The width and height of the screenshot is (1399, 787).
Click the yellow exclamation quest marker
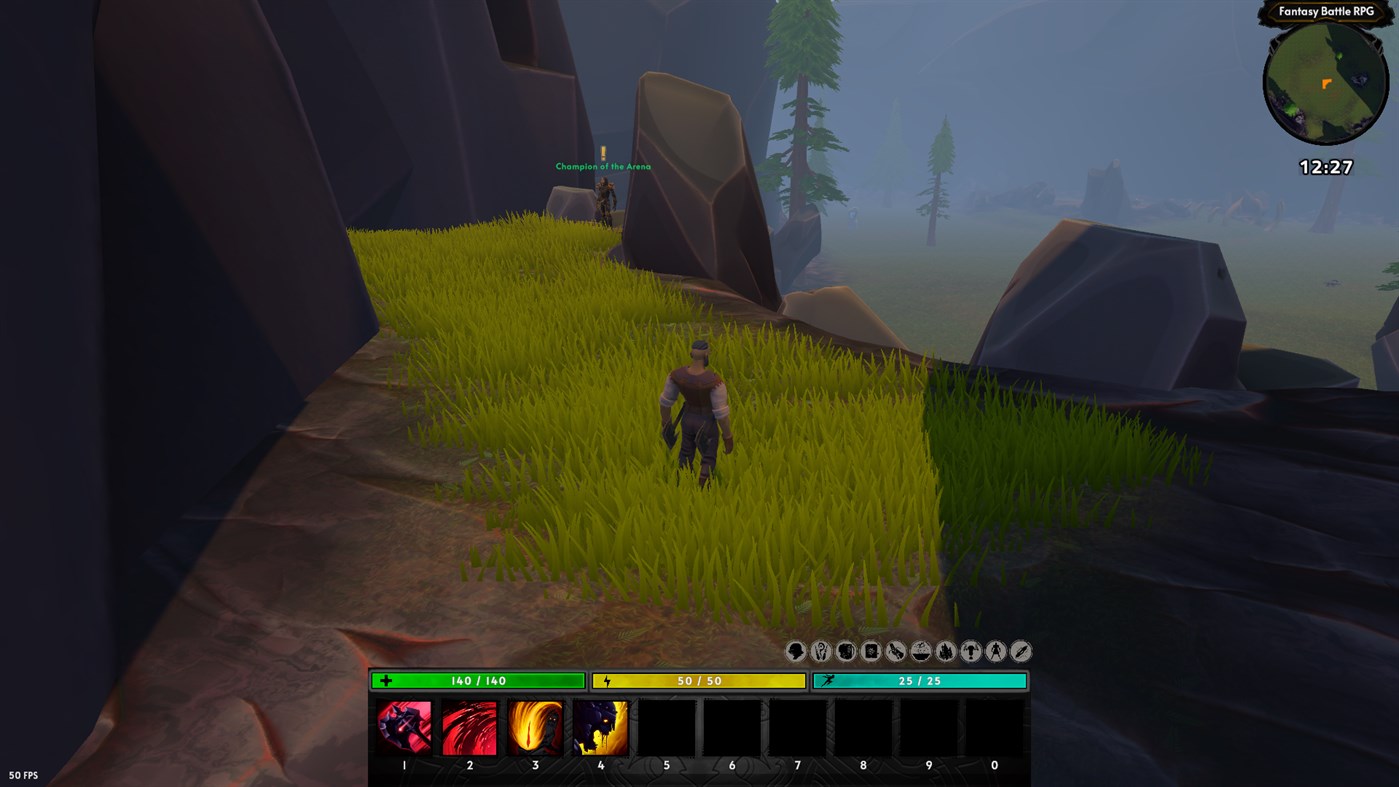(x=602, y=152)
